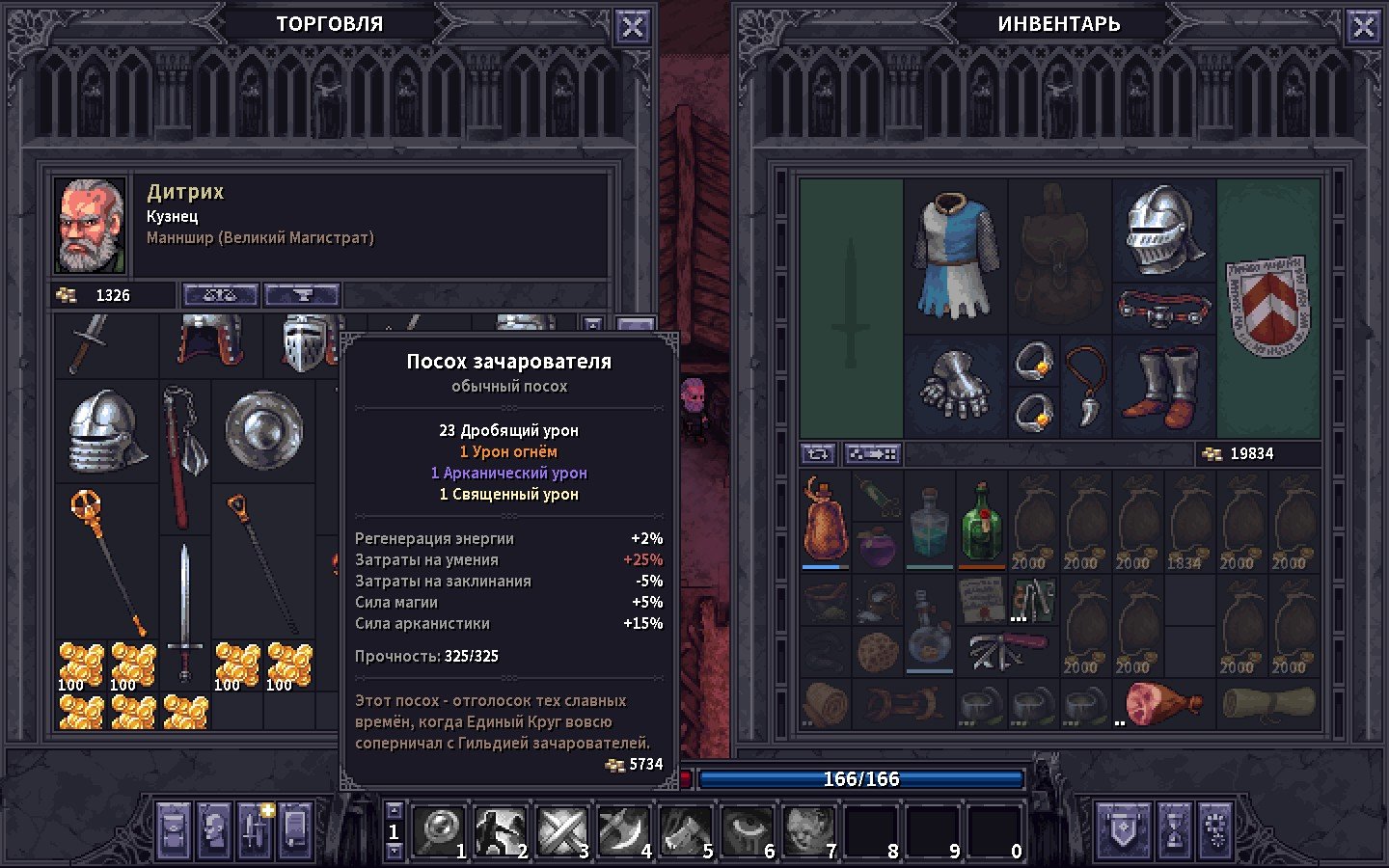Select the round steel buckler shield

[x=263, y=430]
